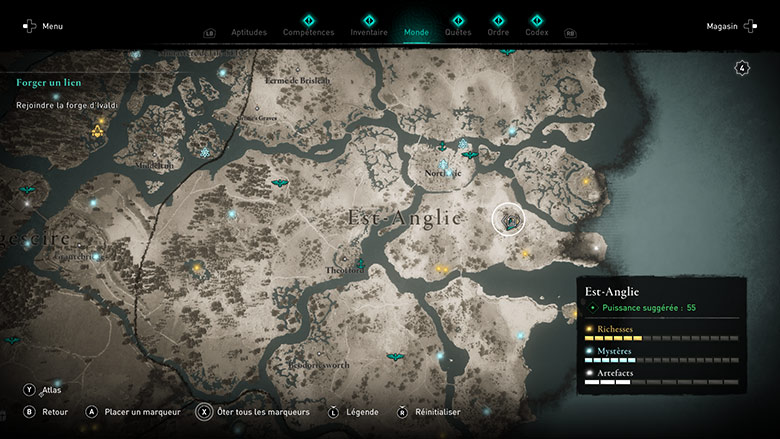Select the Monde map tab
780x439 pixels.
[x=416, y=32]
